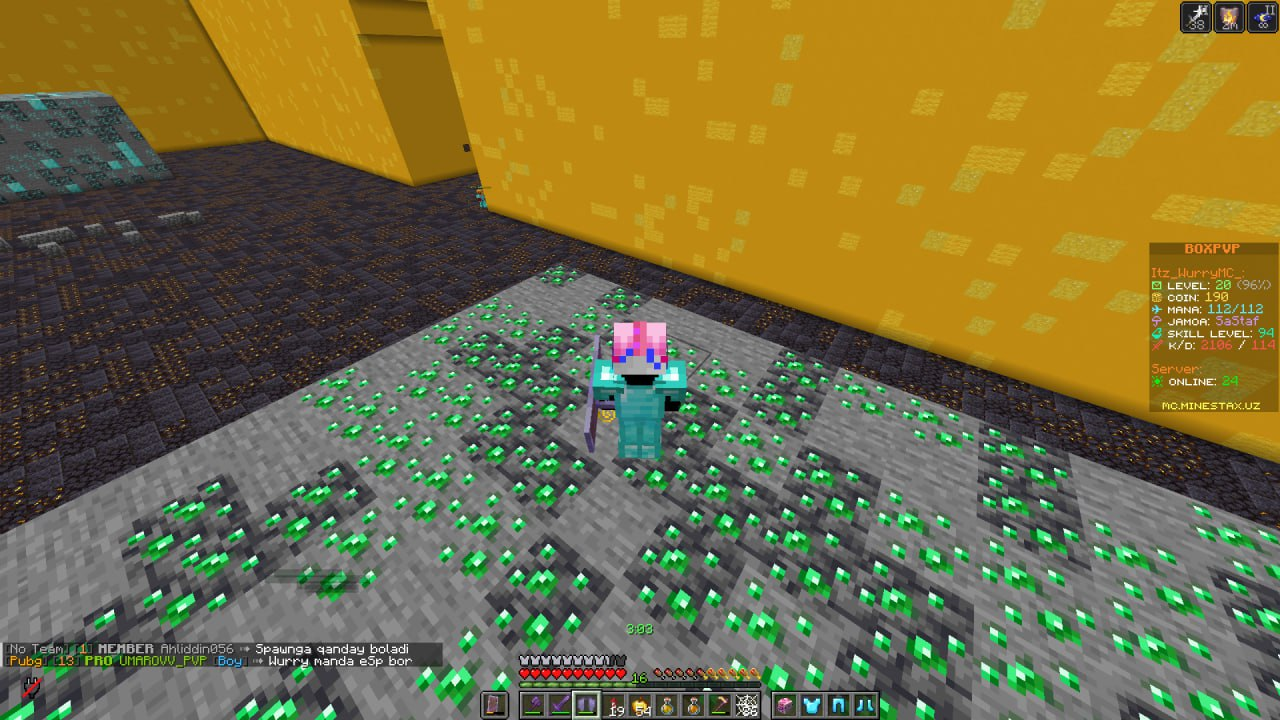Click the diamond chestplate armor indicator
Screen dimensions: 1280x720
pyautogui.click(x=811, y=705)
